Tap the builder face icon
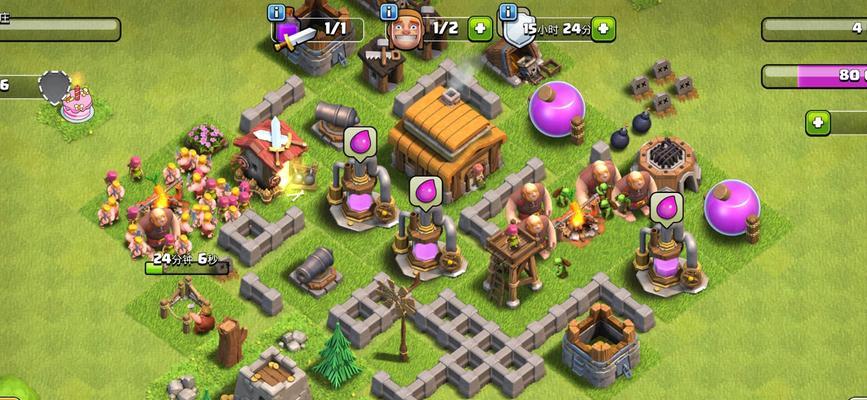867x400 pixels. pyautogui.click(x=405, y=31)
